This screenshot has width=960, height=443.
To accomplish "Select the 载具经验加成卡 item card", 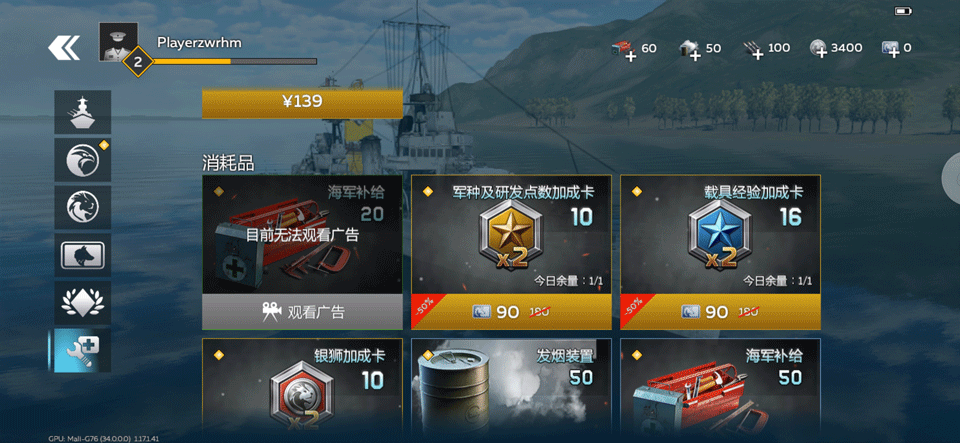I will coord(720,240).
